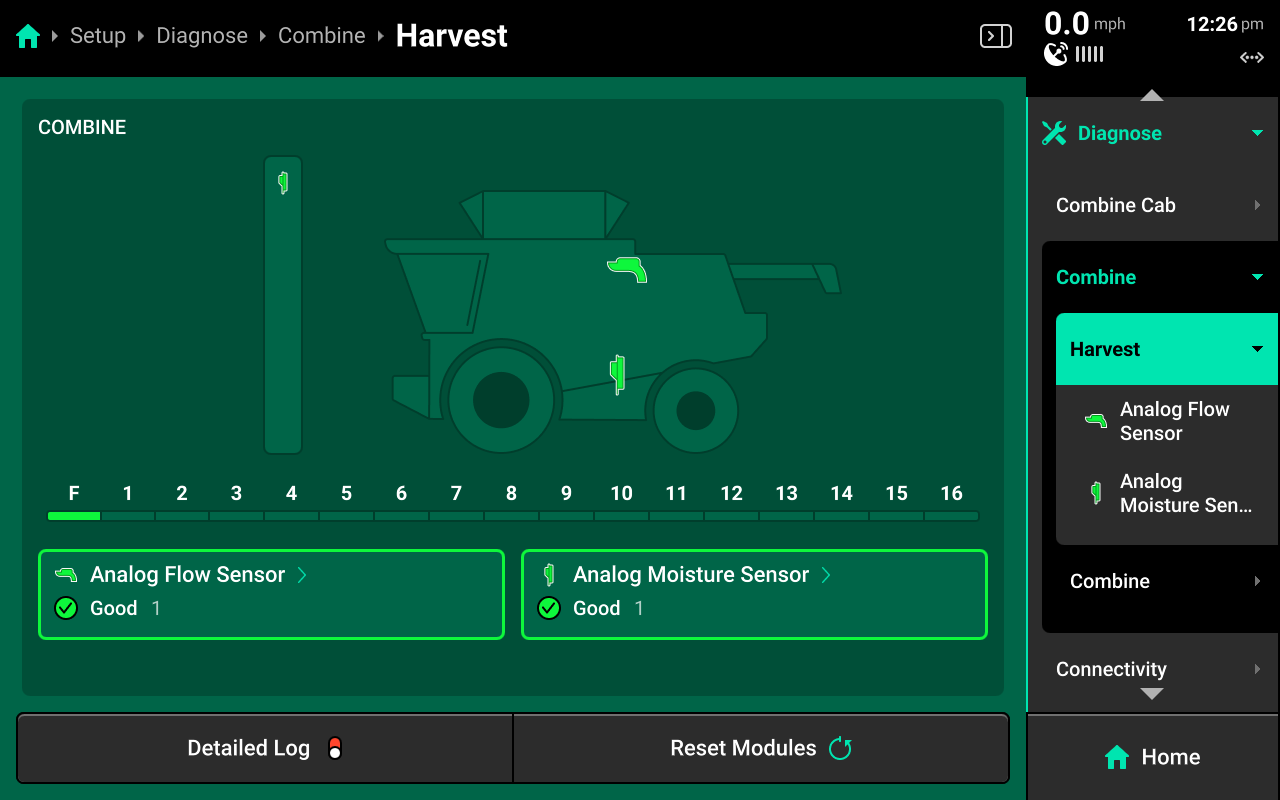
Task: Collapse the side panel with the toggle icon
Action: click(x=995, y=37)
